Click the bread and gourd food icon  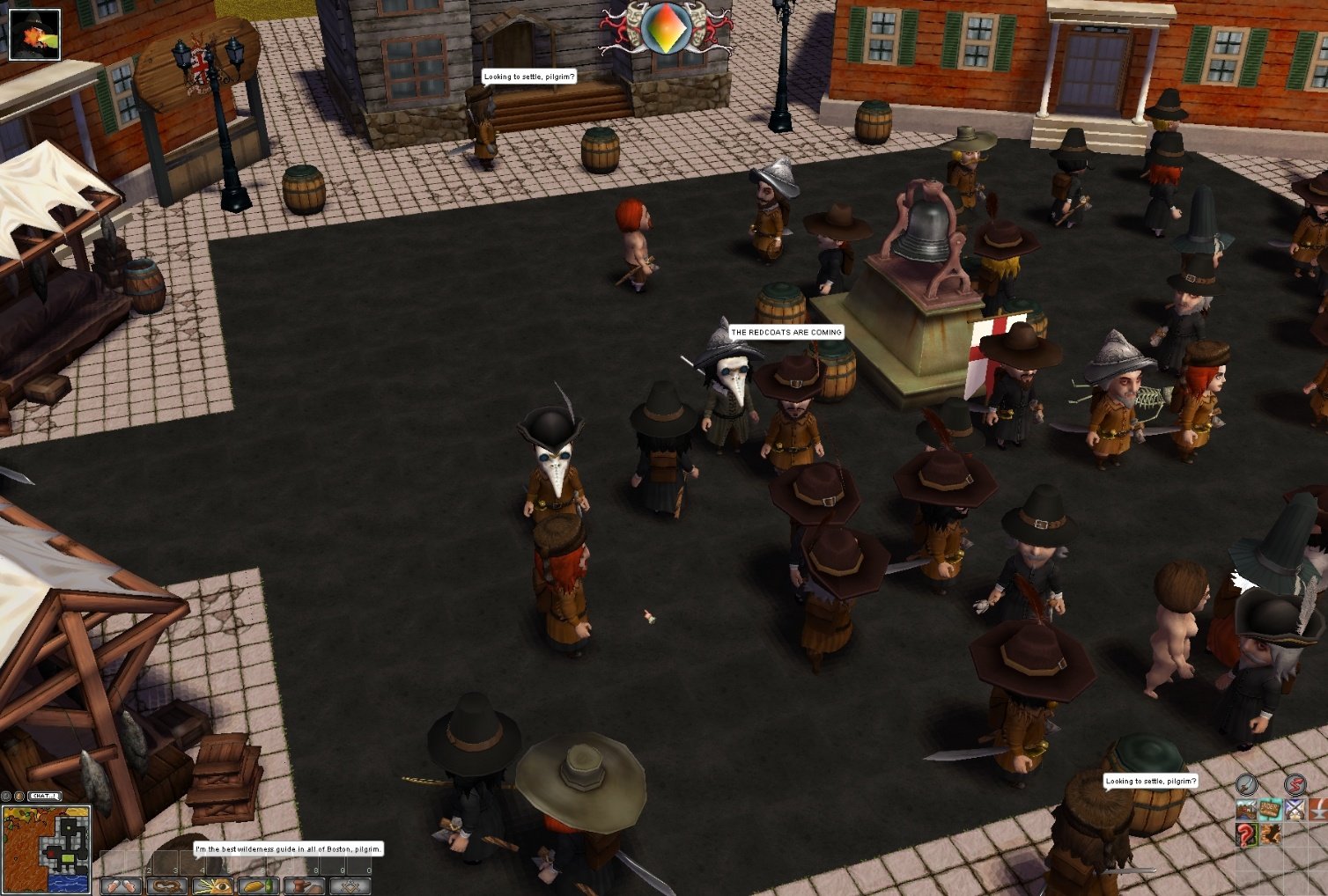[262, 885]
